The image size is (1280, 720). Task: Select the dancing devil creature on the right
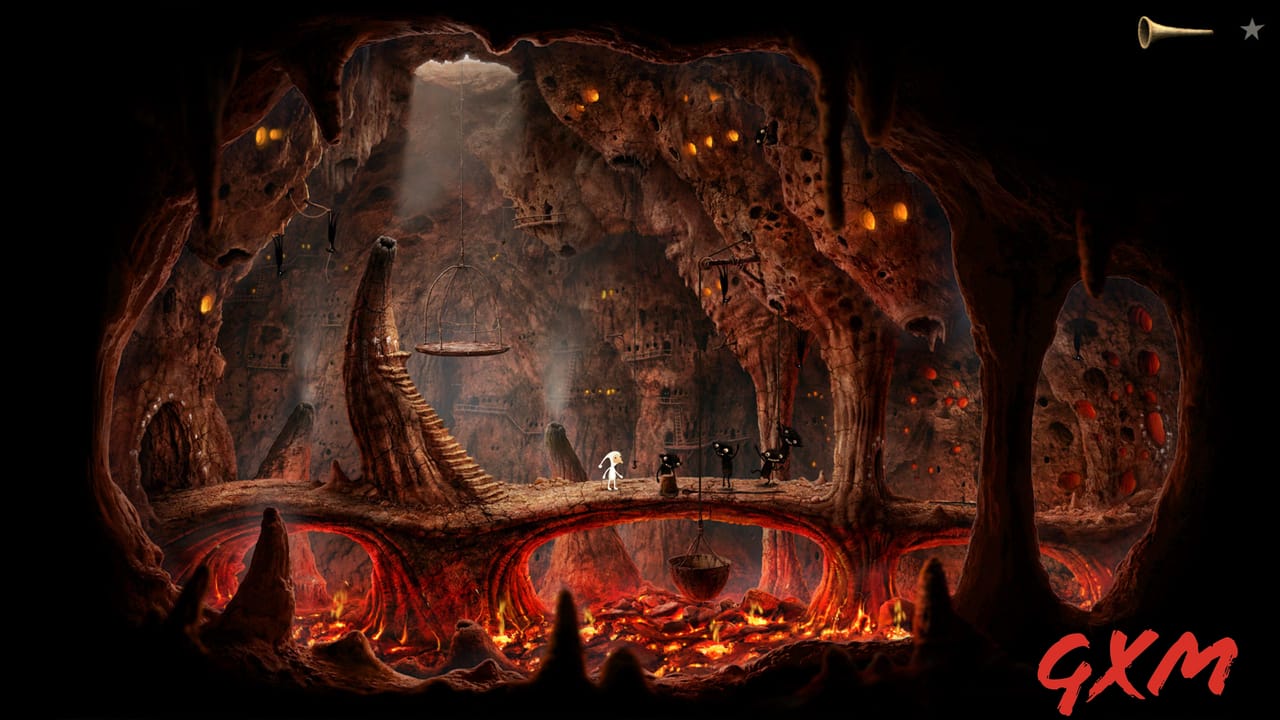point(770,462)
